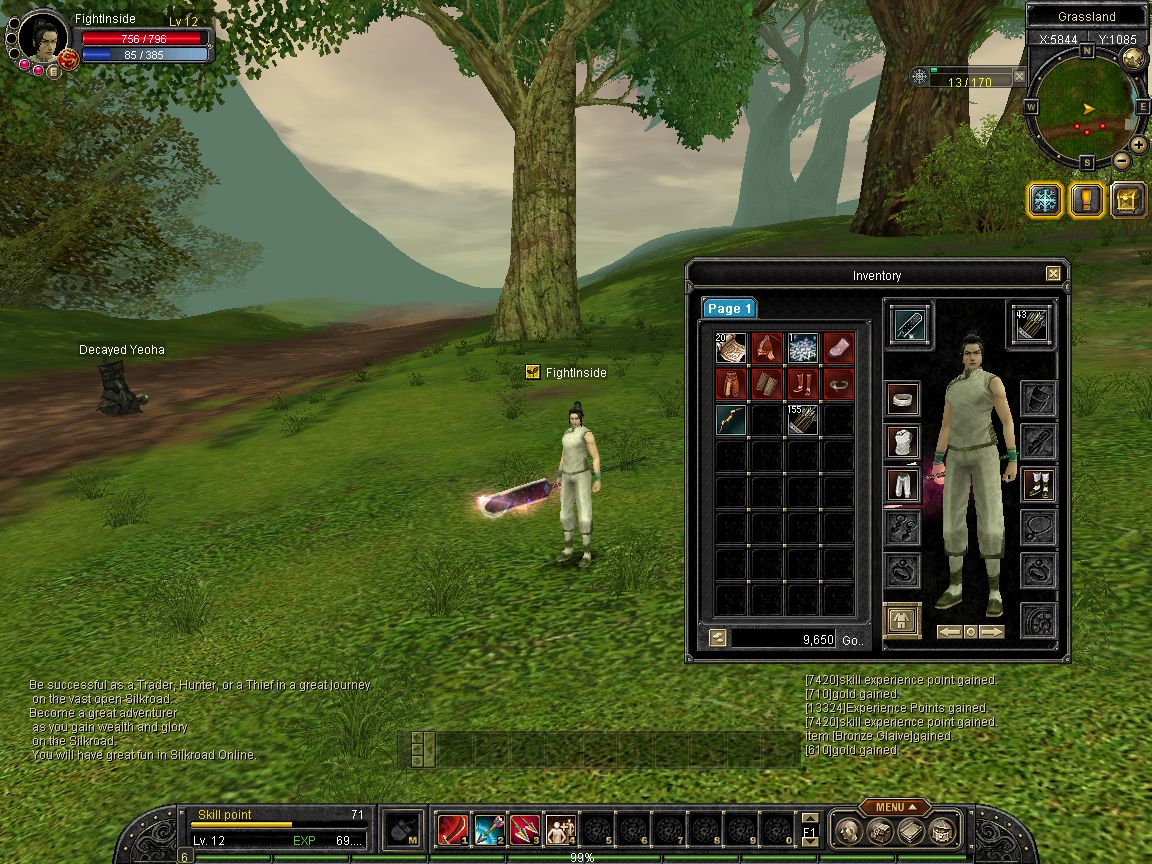1152x864 pixels.
Task: Select the equipped quiver with 43 arrows
Action: 1030,326
